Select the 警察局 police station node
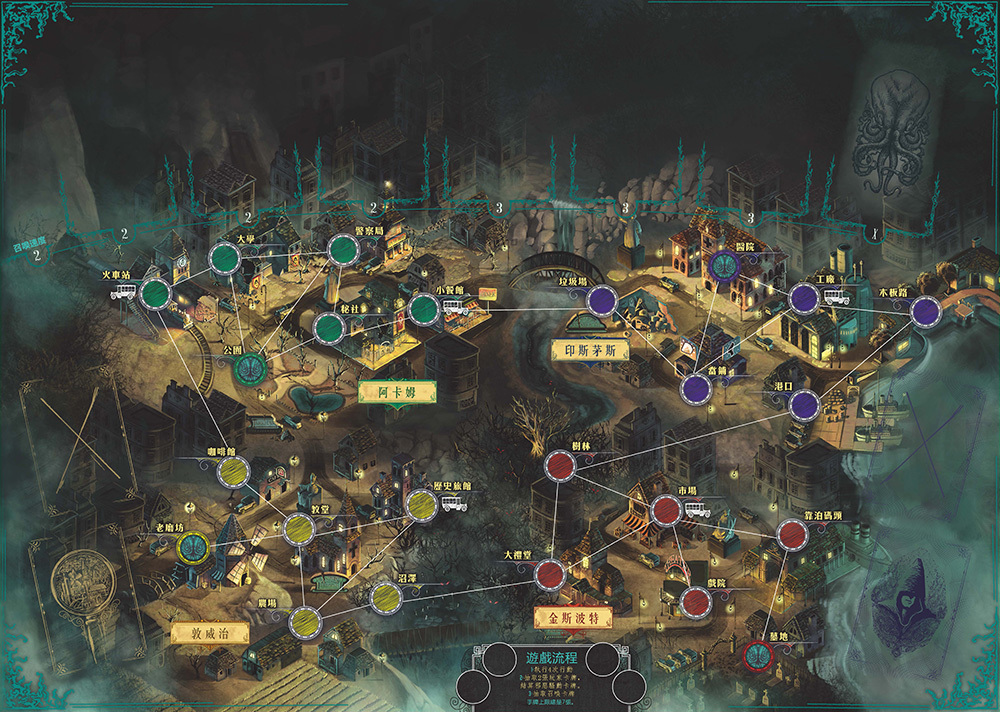This screenshot has height=712, width=1000. (341, 249)
